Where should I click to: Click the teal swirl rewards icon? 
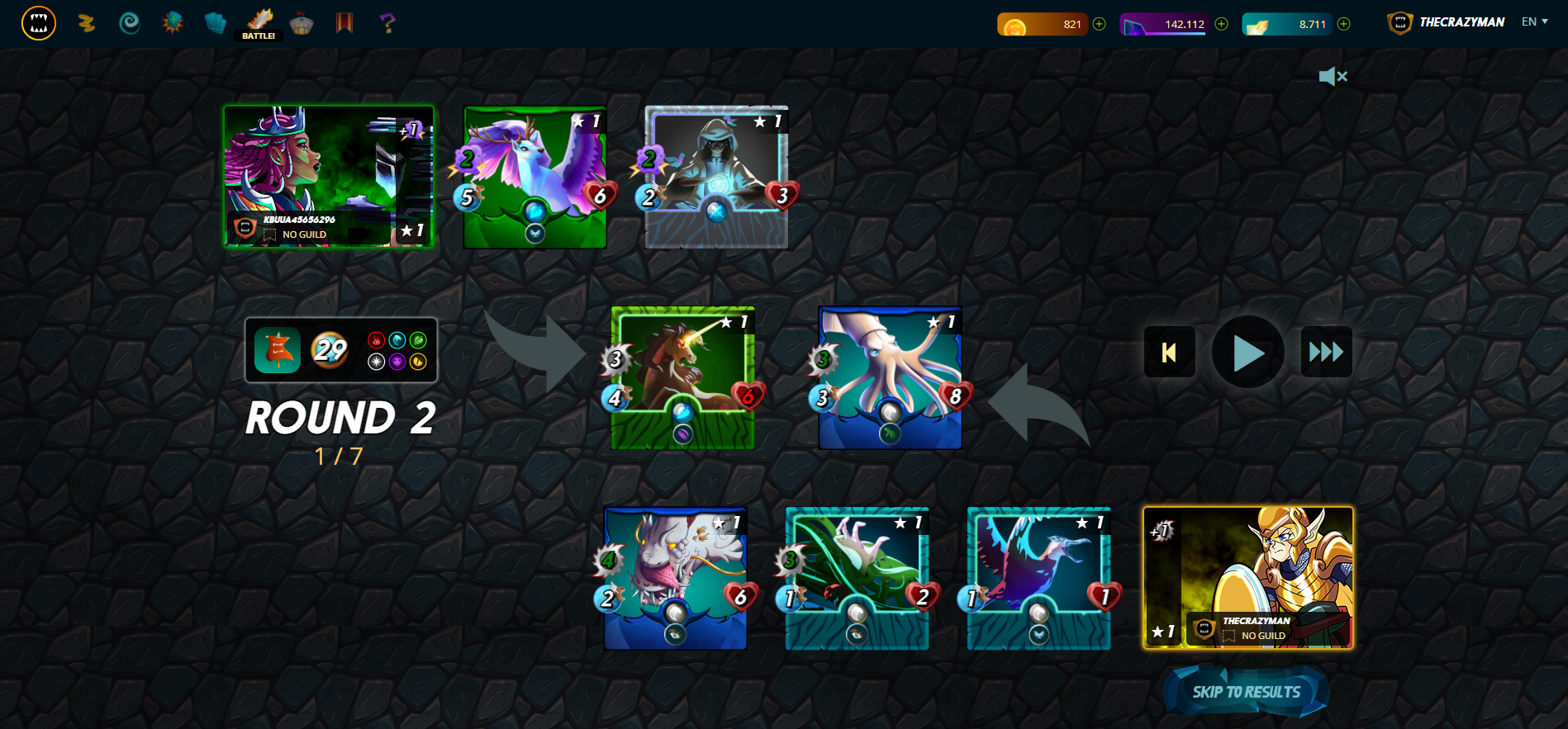point(129,23)
